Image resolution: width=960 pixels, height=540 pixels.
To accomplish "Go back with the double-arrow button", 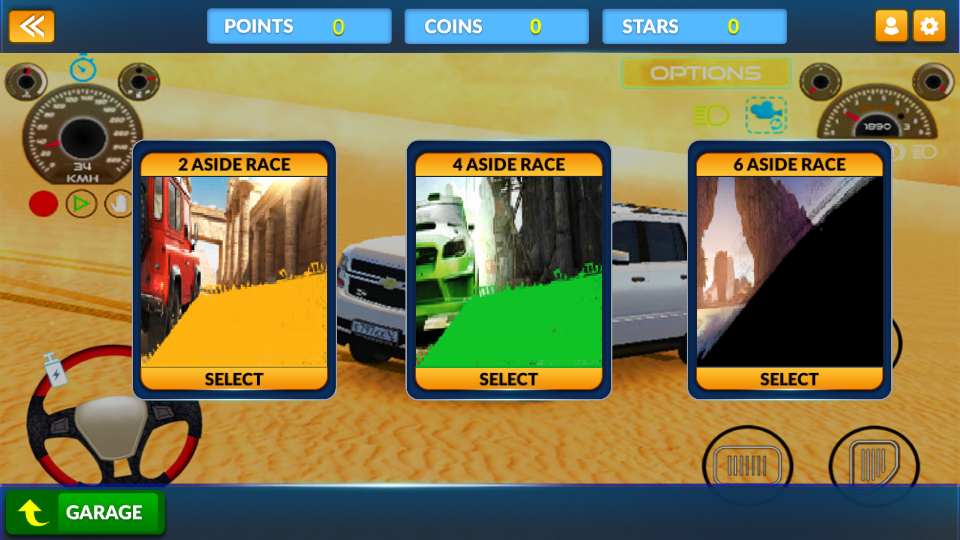I will coord(32,26).
